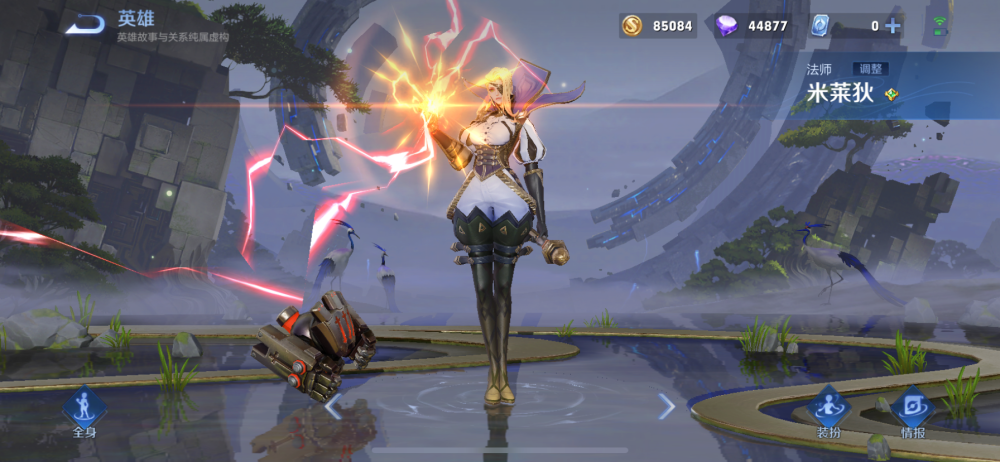Tap the purple diamond currency icon

pos(727,26)
